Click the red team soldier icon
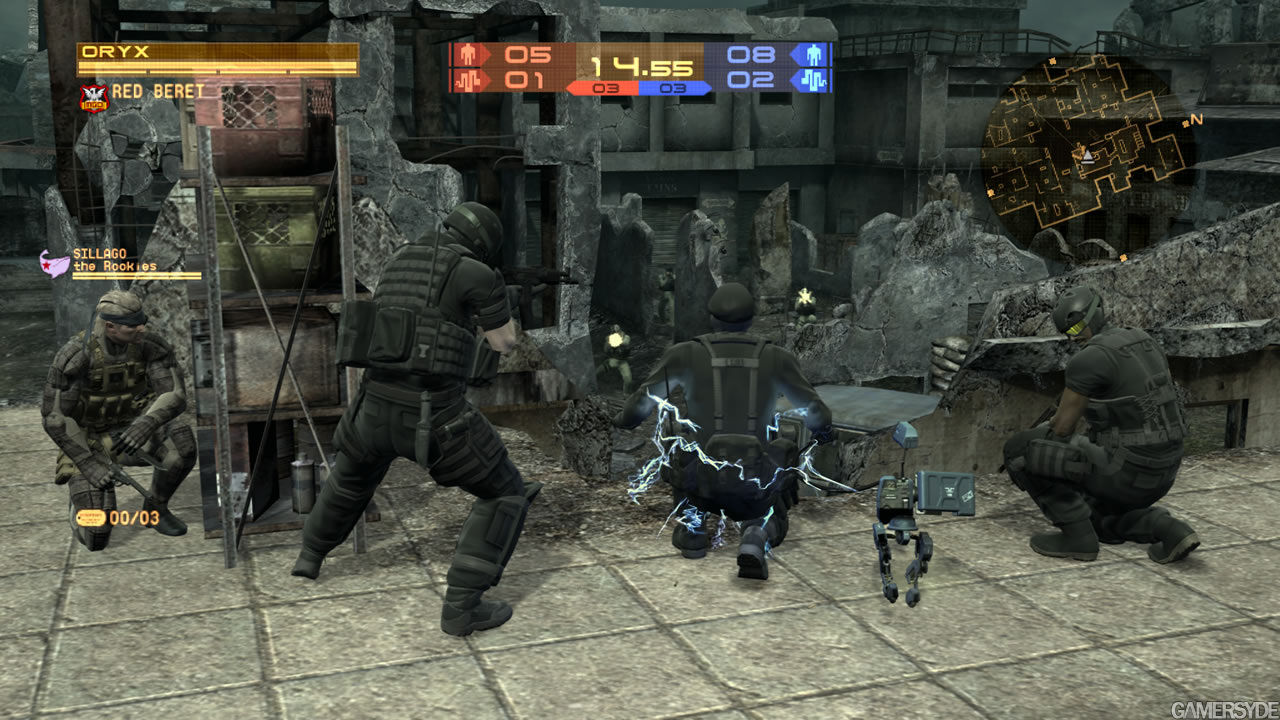The image size is (1280, 720). 468,55
